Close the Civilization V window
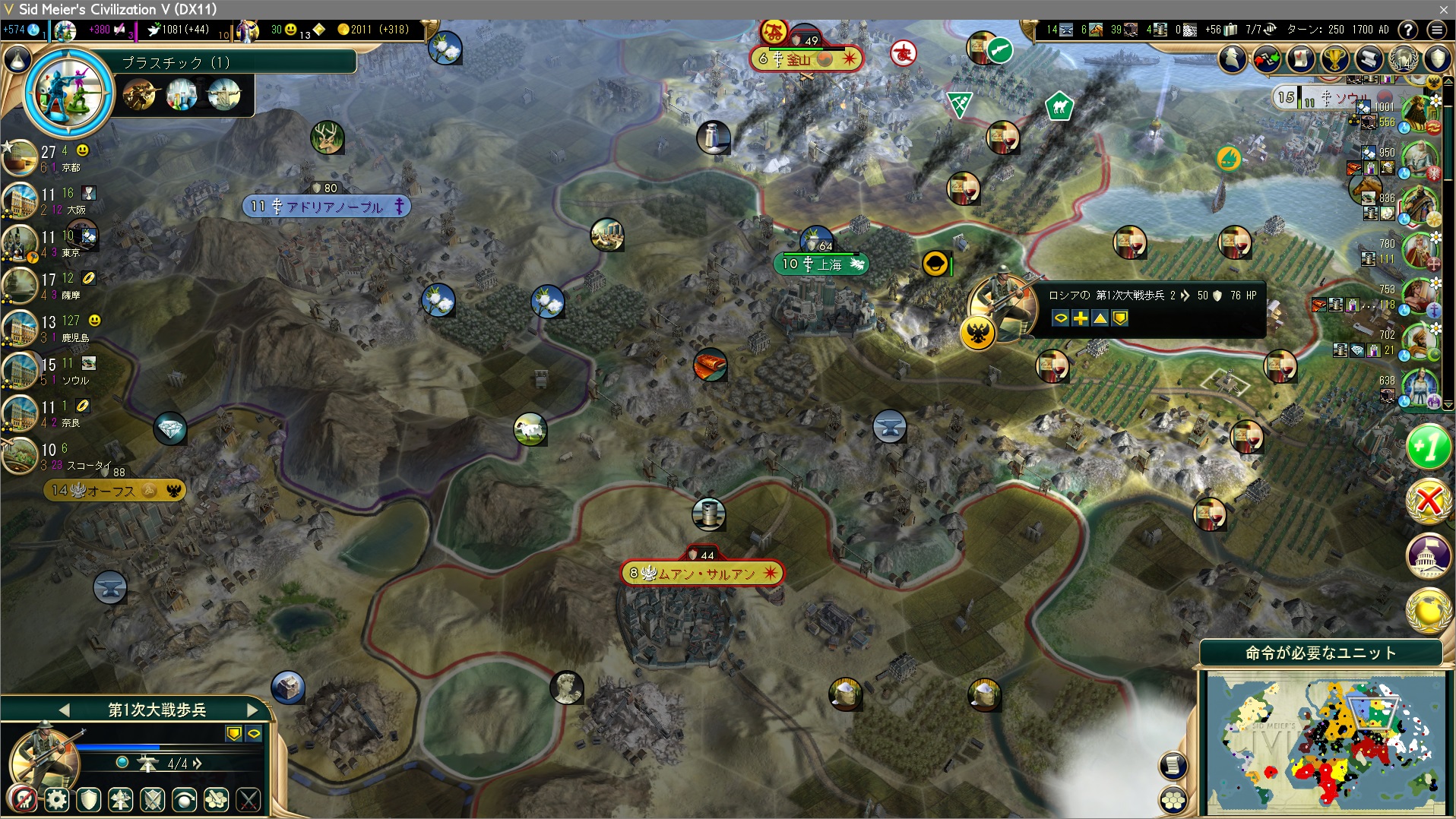Viewport: 1456px width, 819px height. click(x=1443, y=9)
